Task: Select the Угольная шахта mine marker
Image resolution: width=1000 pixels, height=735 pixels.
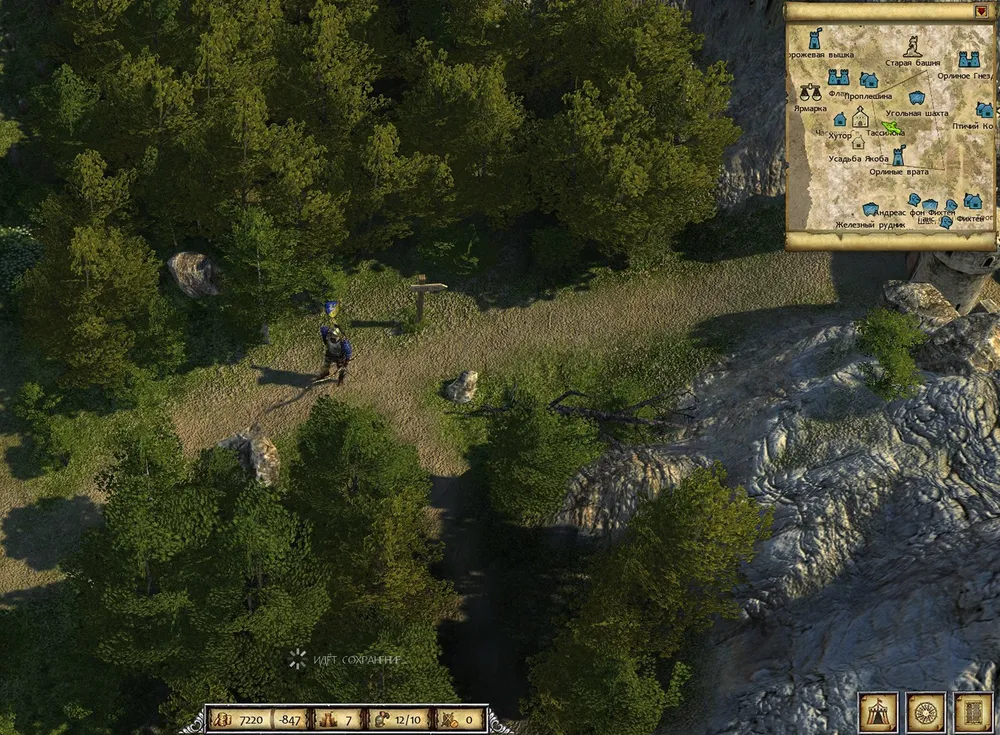Action: click(916, 98)
